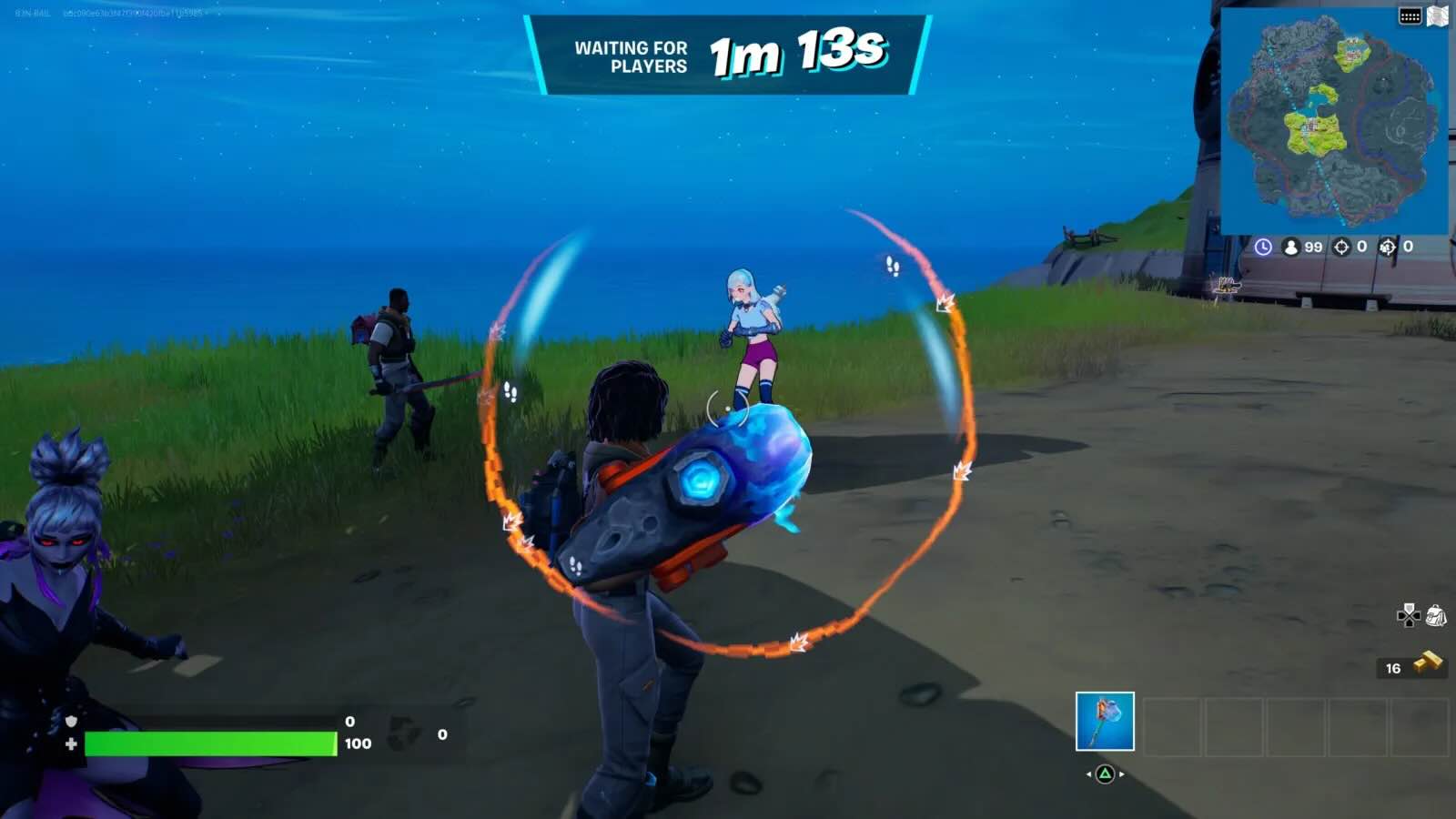Click the eliminations crosshair icon

click(x=1340, y=248)
